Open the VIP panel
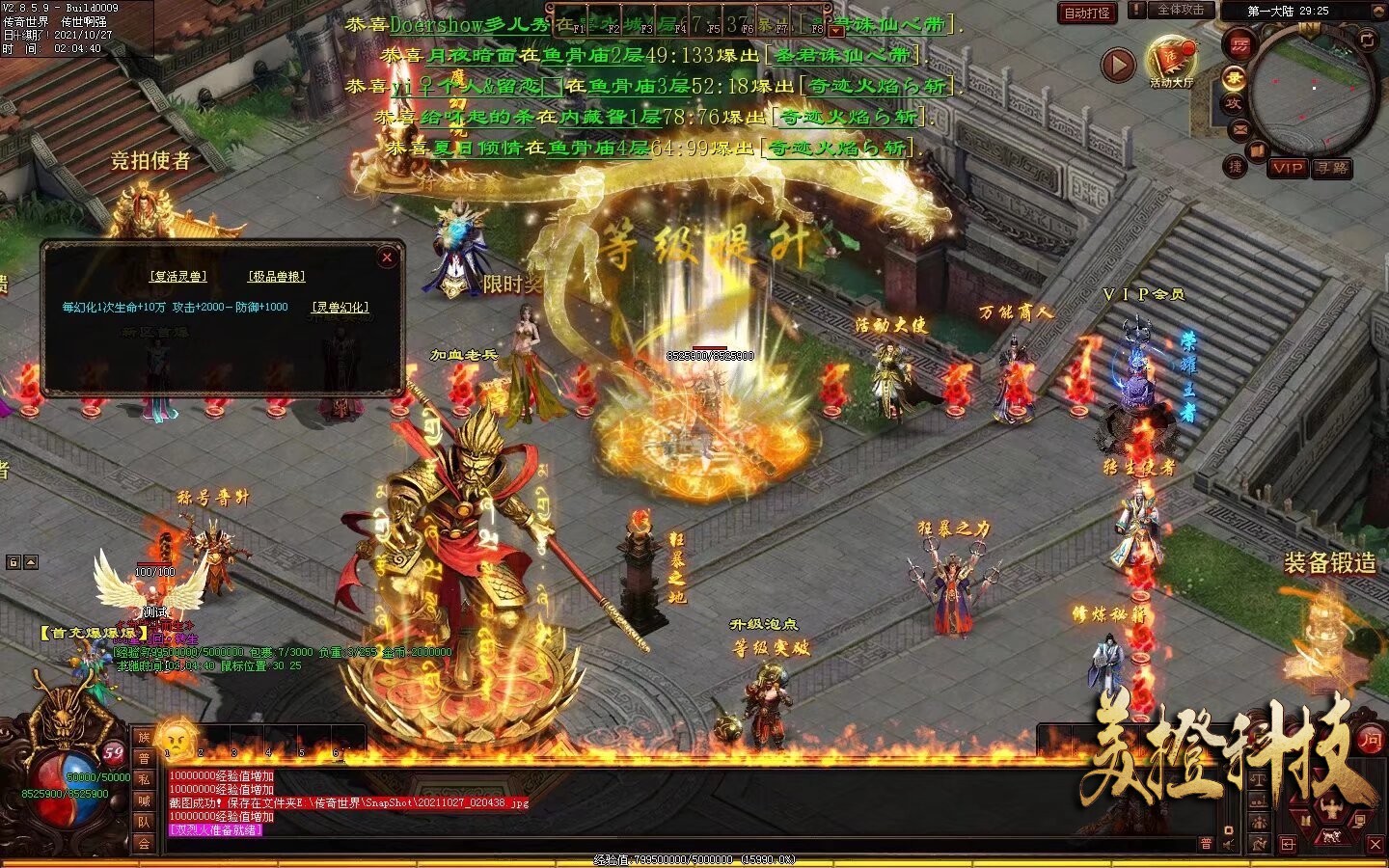Screen dimensions: 1389x868 pos(1288,168)
